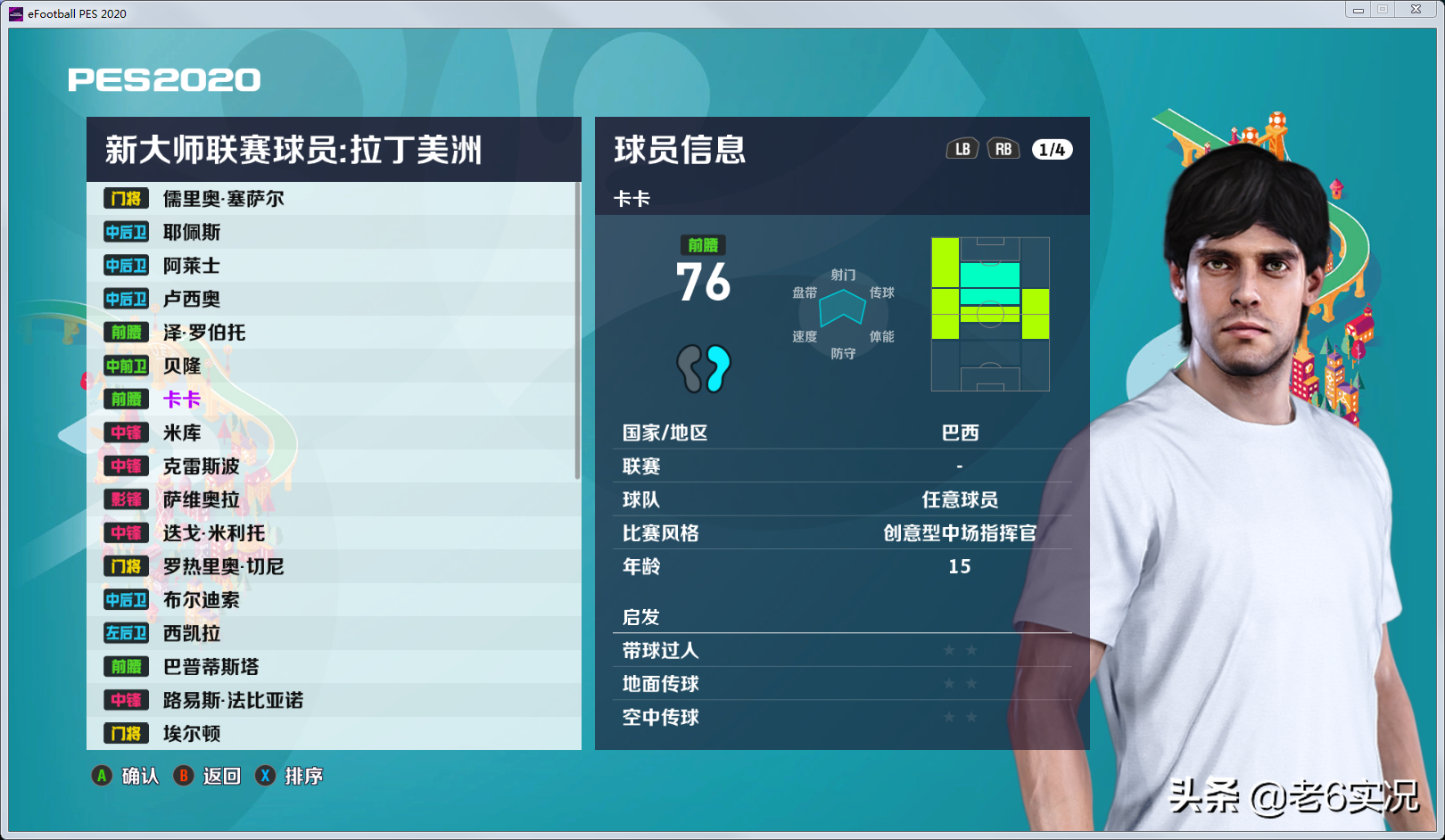The width and height of the screenshot is (1445, 840).
Task: Select the player stats radar chart
Action: click(x=842, y=309)
